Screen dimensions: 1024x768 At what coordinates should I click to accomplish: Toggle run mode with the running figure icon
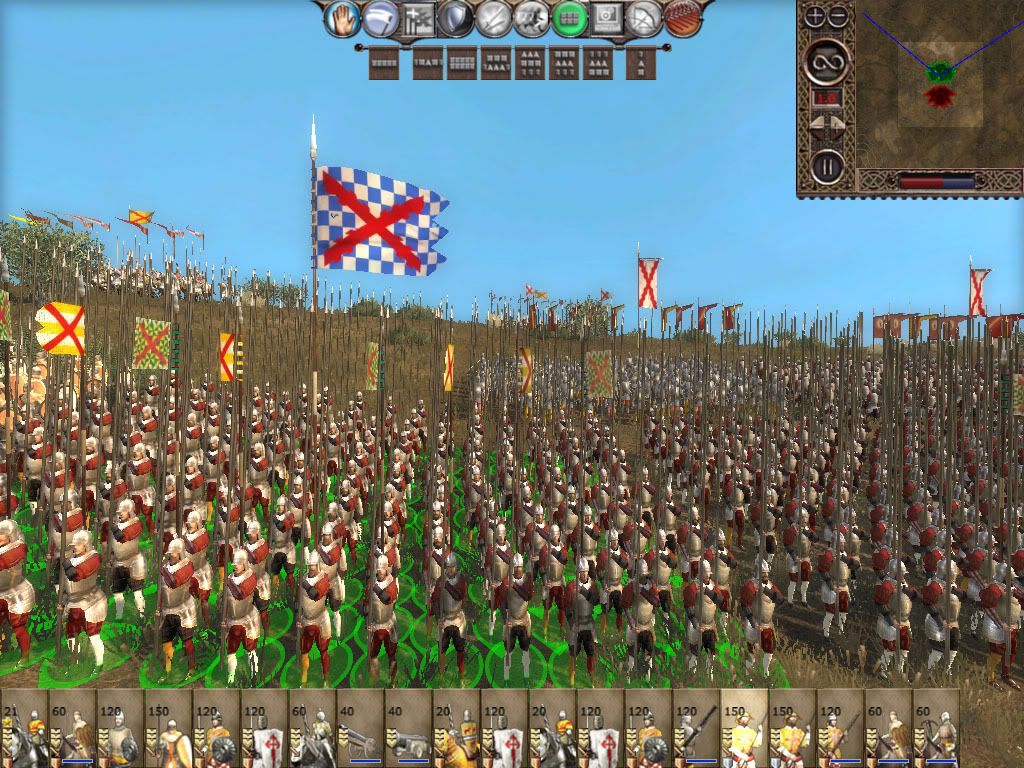tap(530, 18)
